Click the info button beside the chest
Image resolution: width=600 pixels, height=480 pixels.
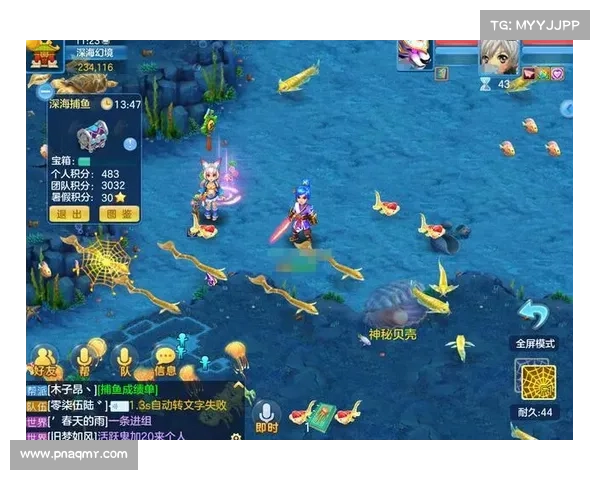pos(130,144)
